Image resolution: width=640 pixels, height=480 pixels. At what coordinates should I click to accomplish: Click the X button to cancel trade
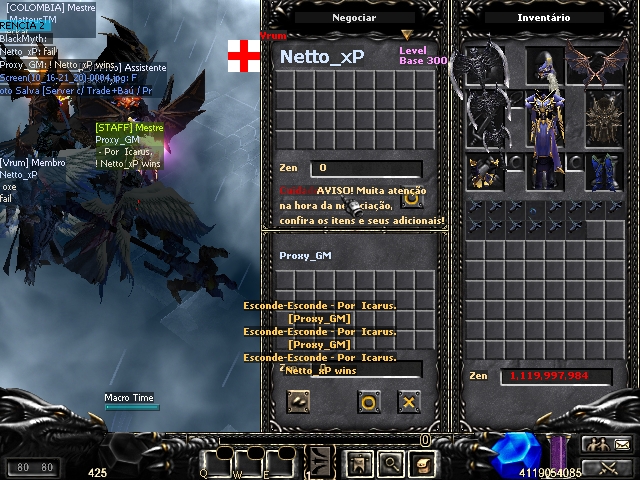point(408,402)
